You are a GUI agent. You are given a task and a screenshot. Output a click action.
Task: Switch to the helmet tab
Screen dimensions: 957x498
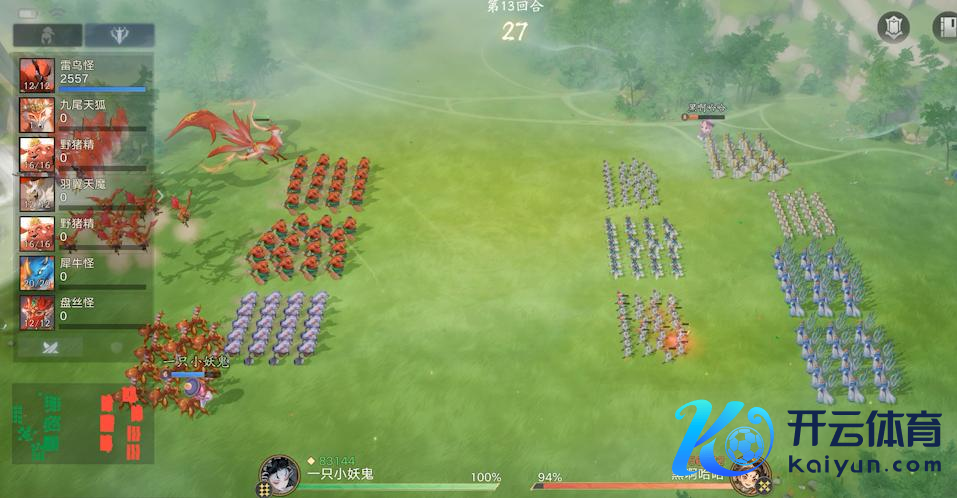coord(47,35)
